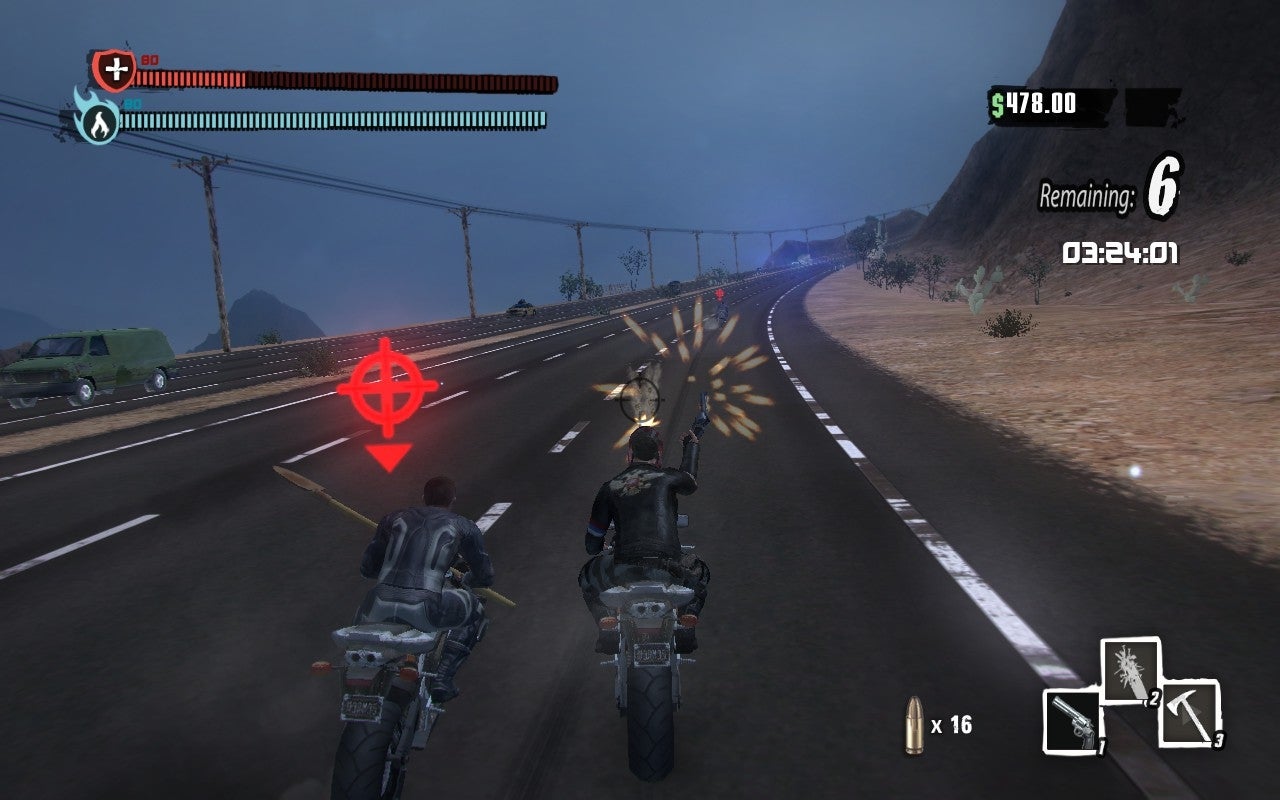1280x800 pixels.
Task: Click the shield health icon
Action: [x=114, y=68]
